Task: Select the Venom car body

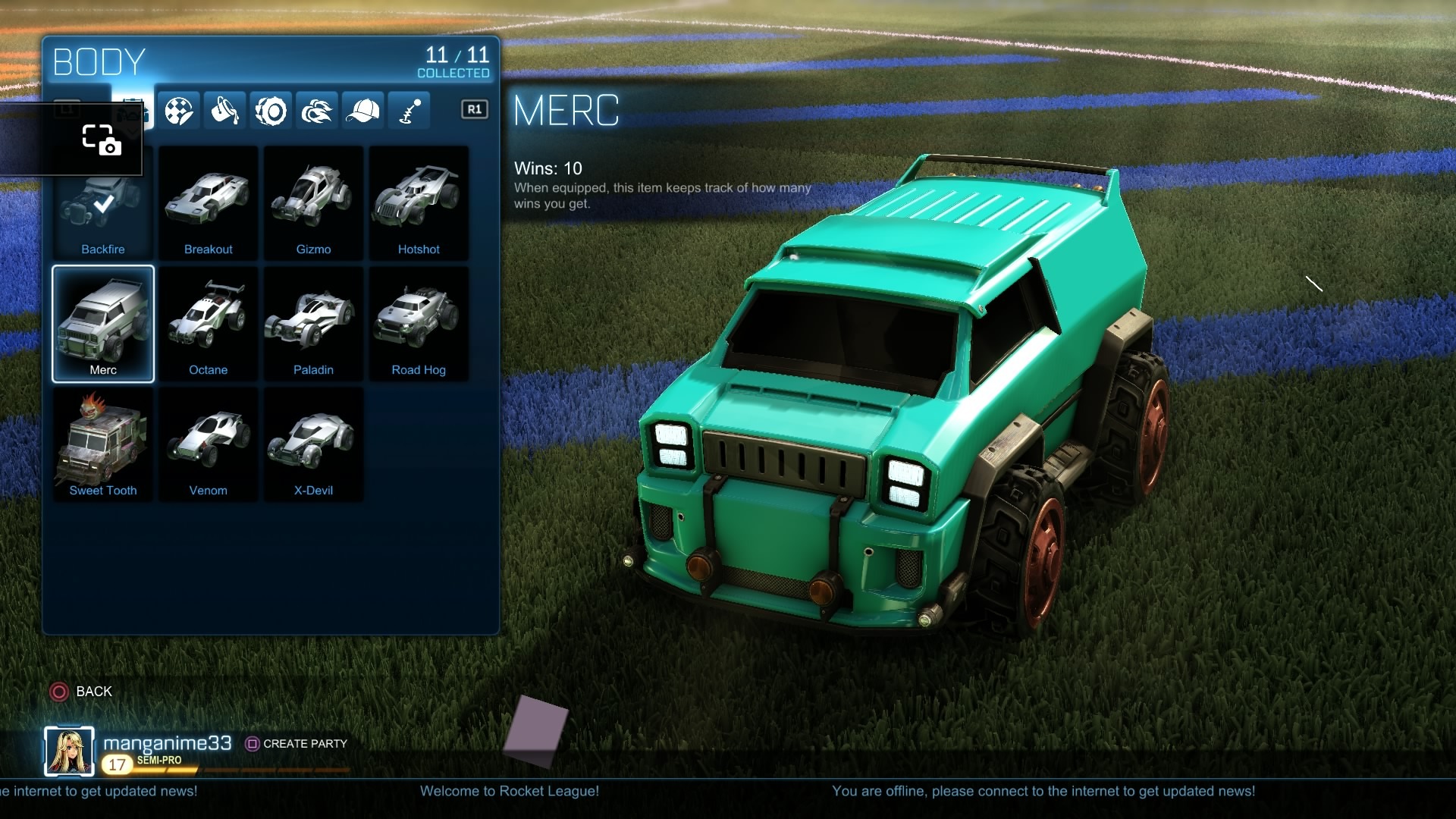Action: click(x=208, y=444)
